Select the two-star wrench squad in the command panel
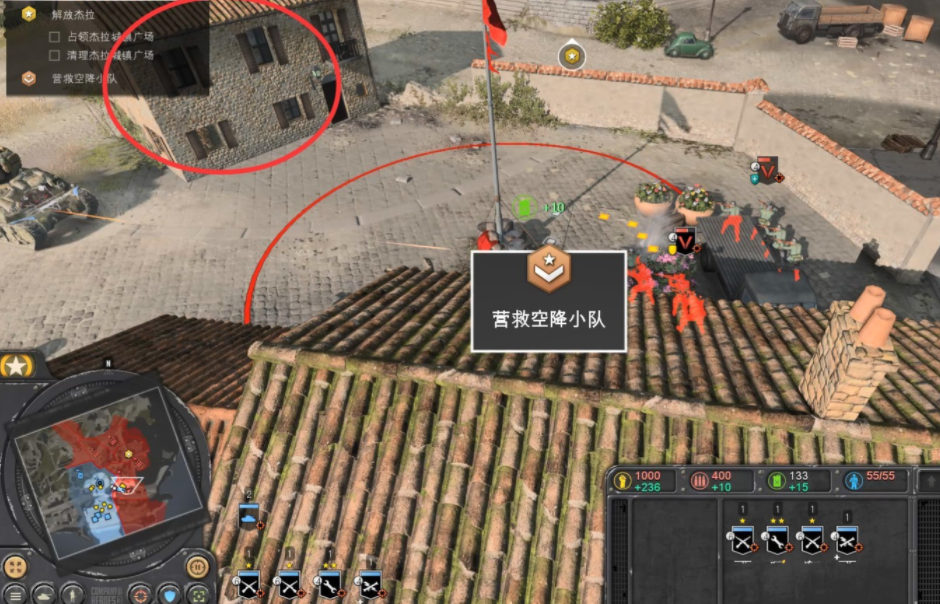 click(777, 541)
